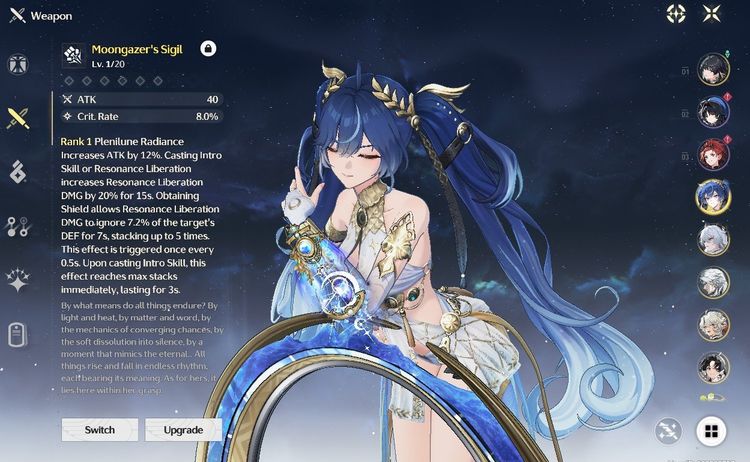
Task: Click the Moongazer's Sigil weapon icon
Action: pyautogui.click(x=72, y=53)
